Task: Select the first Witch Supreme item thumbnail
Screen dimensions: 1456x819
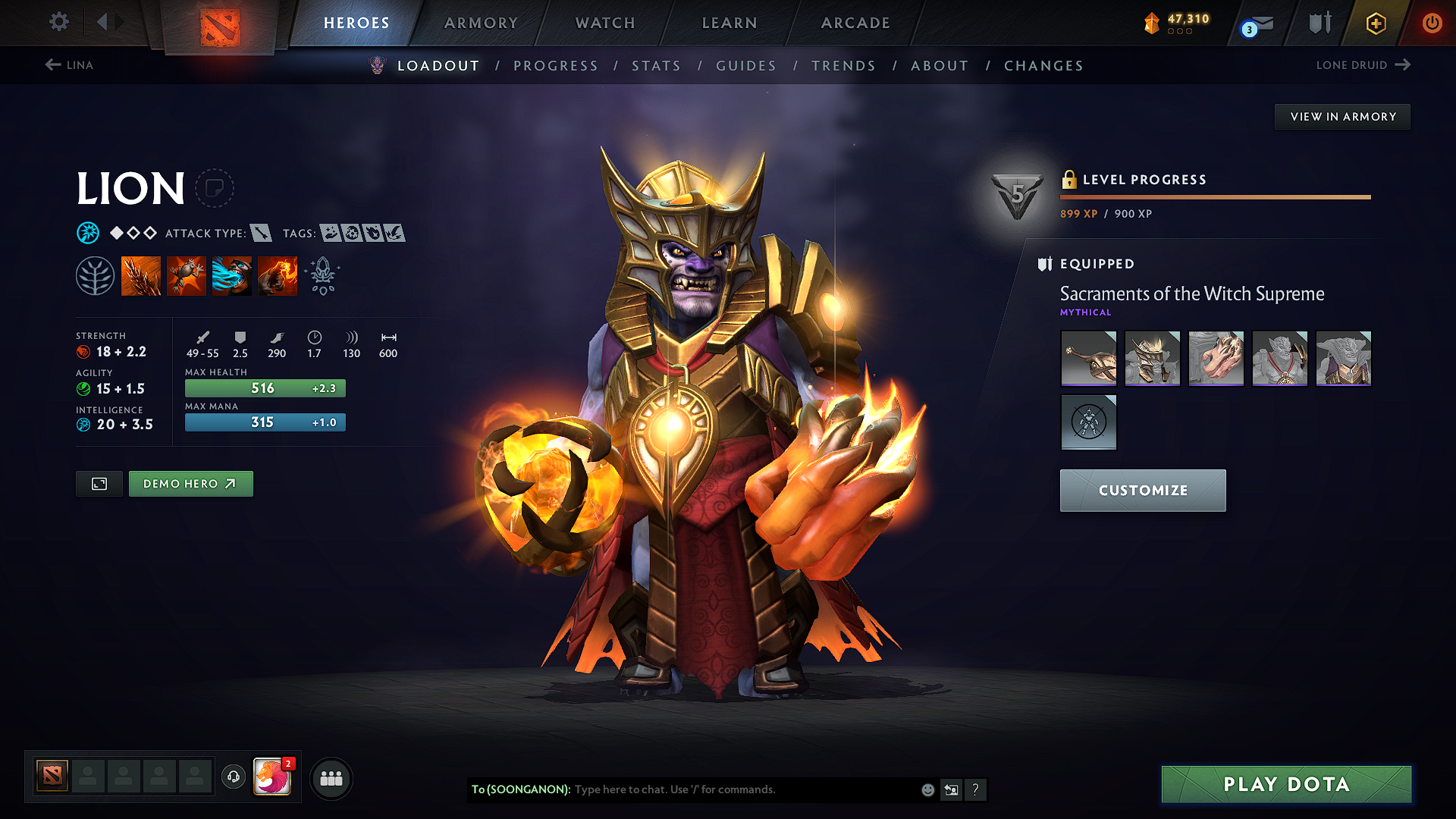Action: click(1088, 358)
